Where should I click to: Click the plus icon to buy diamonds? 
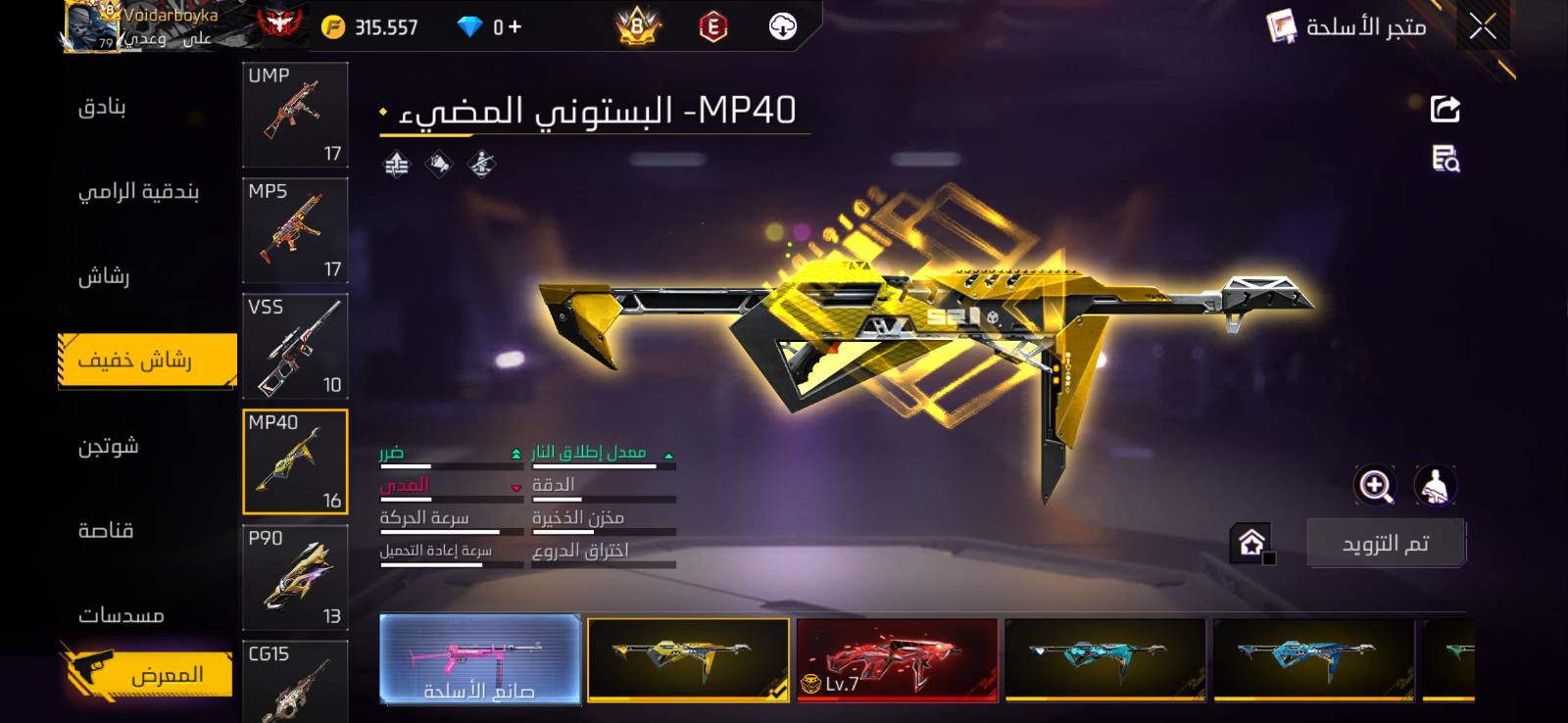click(x=512, y=26)
